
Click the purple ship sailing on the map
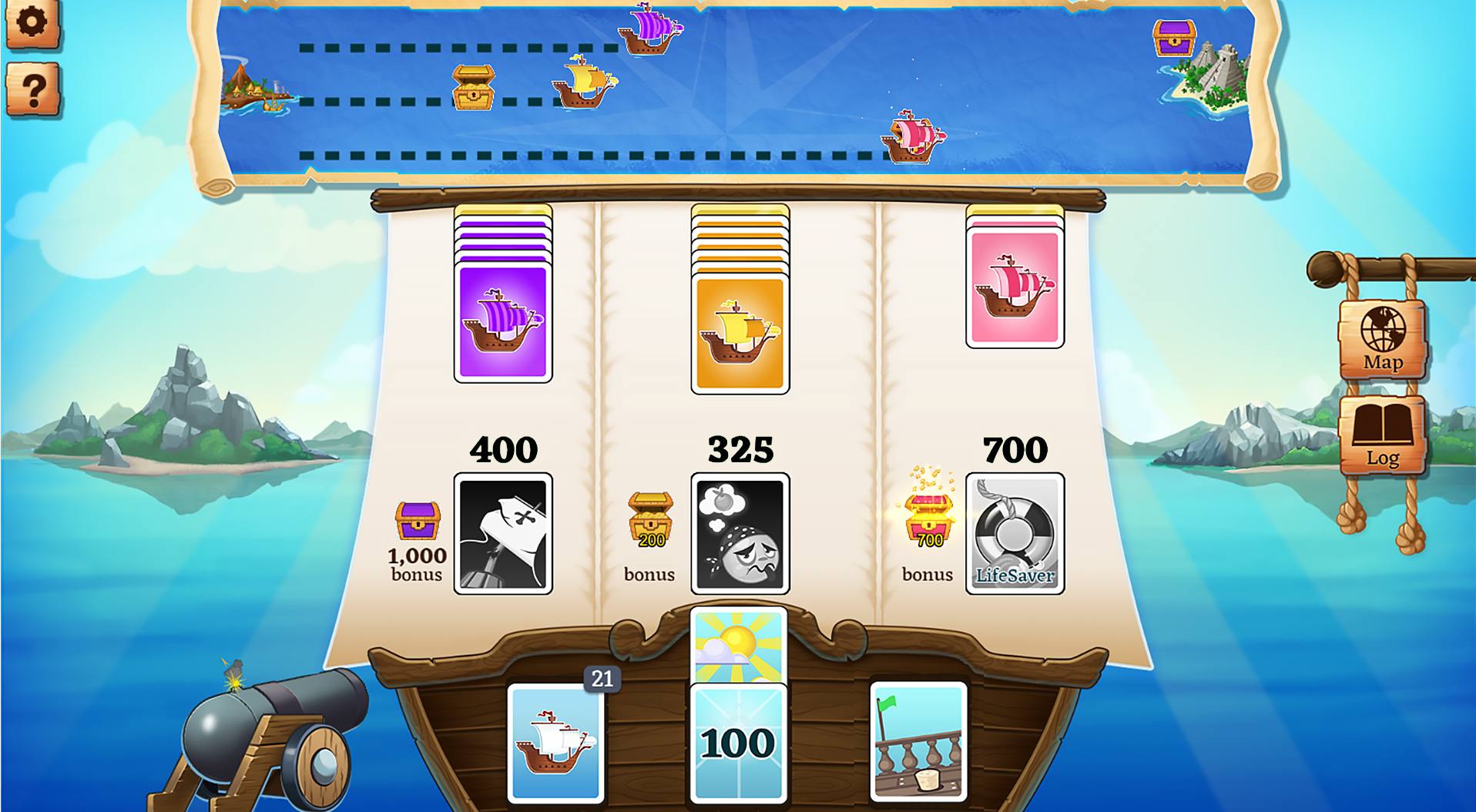point(651,31)
